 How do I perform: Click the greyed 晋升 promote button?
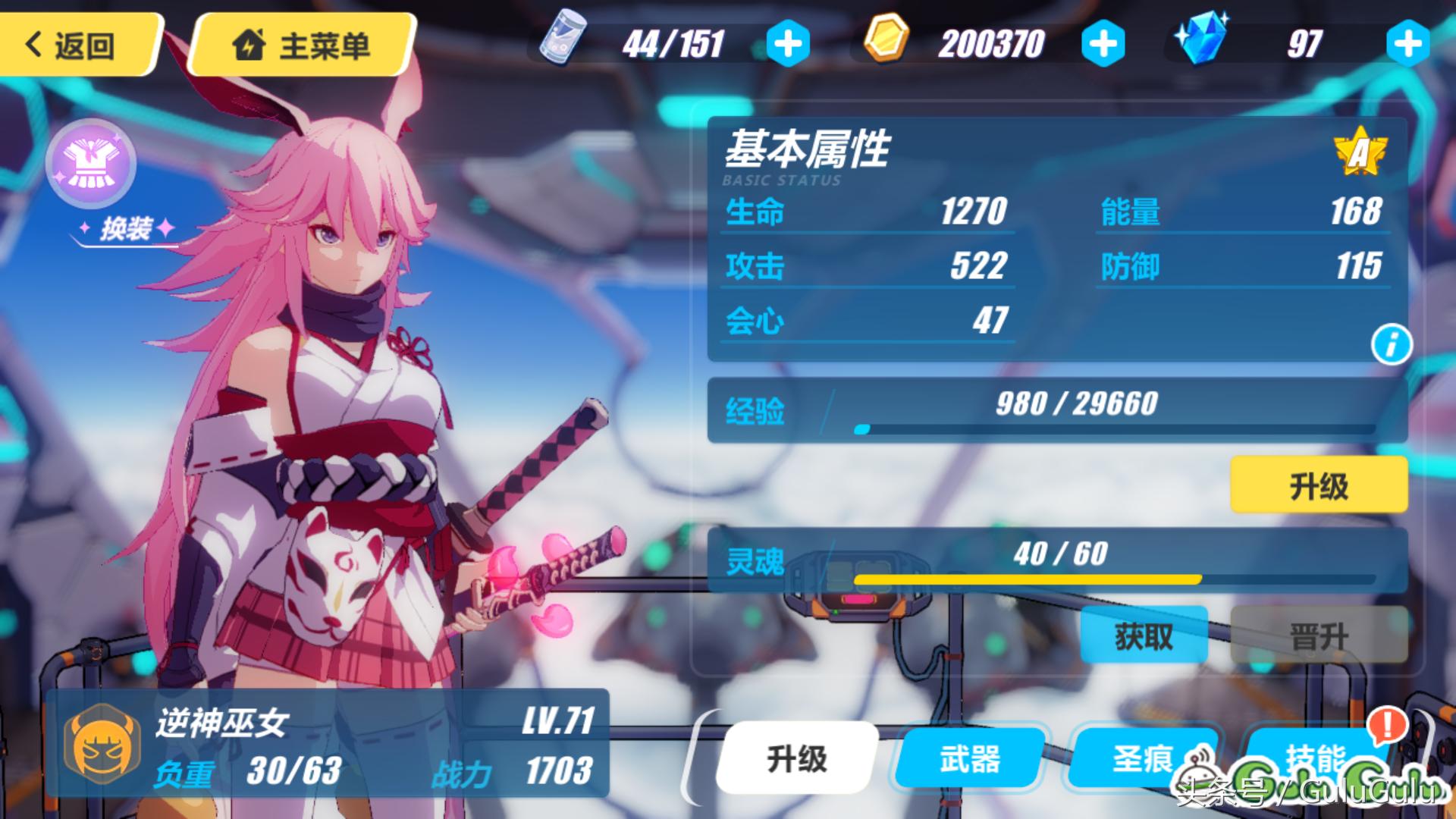(x=1318, y=635)
